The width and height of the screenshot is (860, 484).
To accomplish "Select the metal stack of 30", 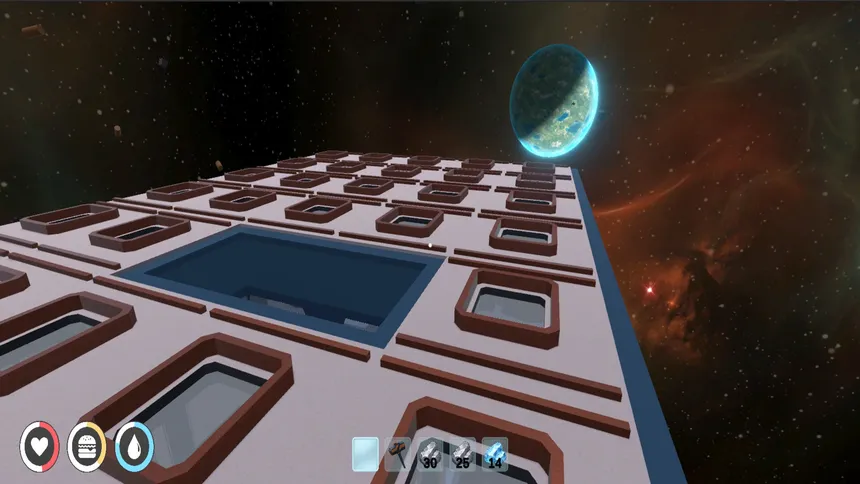I will (x=430, y=454).
